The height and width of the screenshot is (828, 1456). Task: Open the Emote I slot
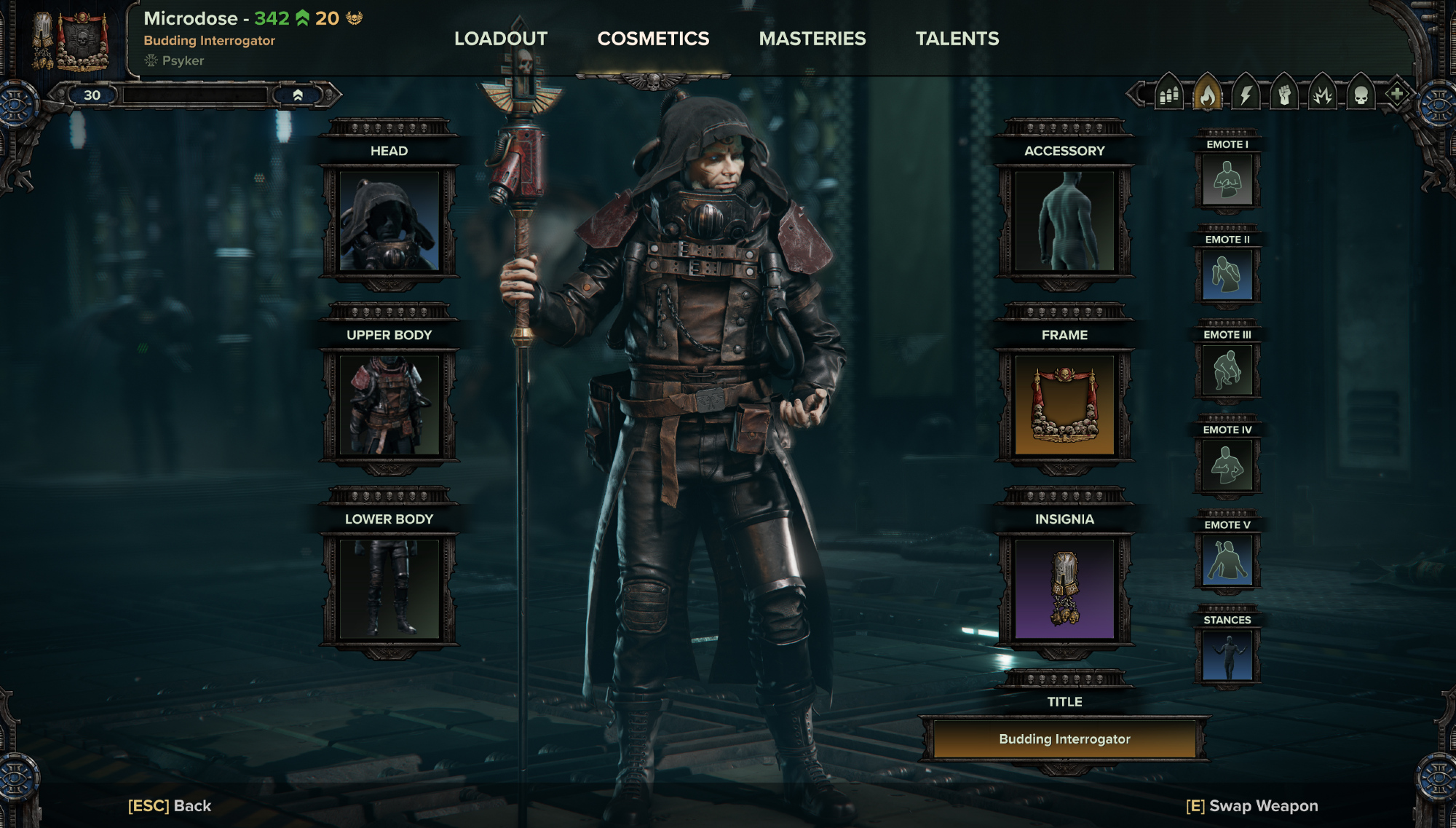(1227, 180)
